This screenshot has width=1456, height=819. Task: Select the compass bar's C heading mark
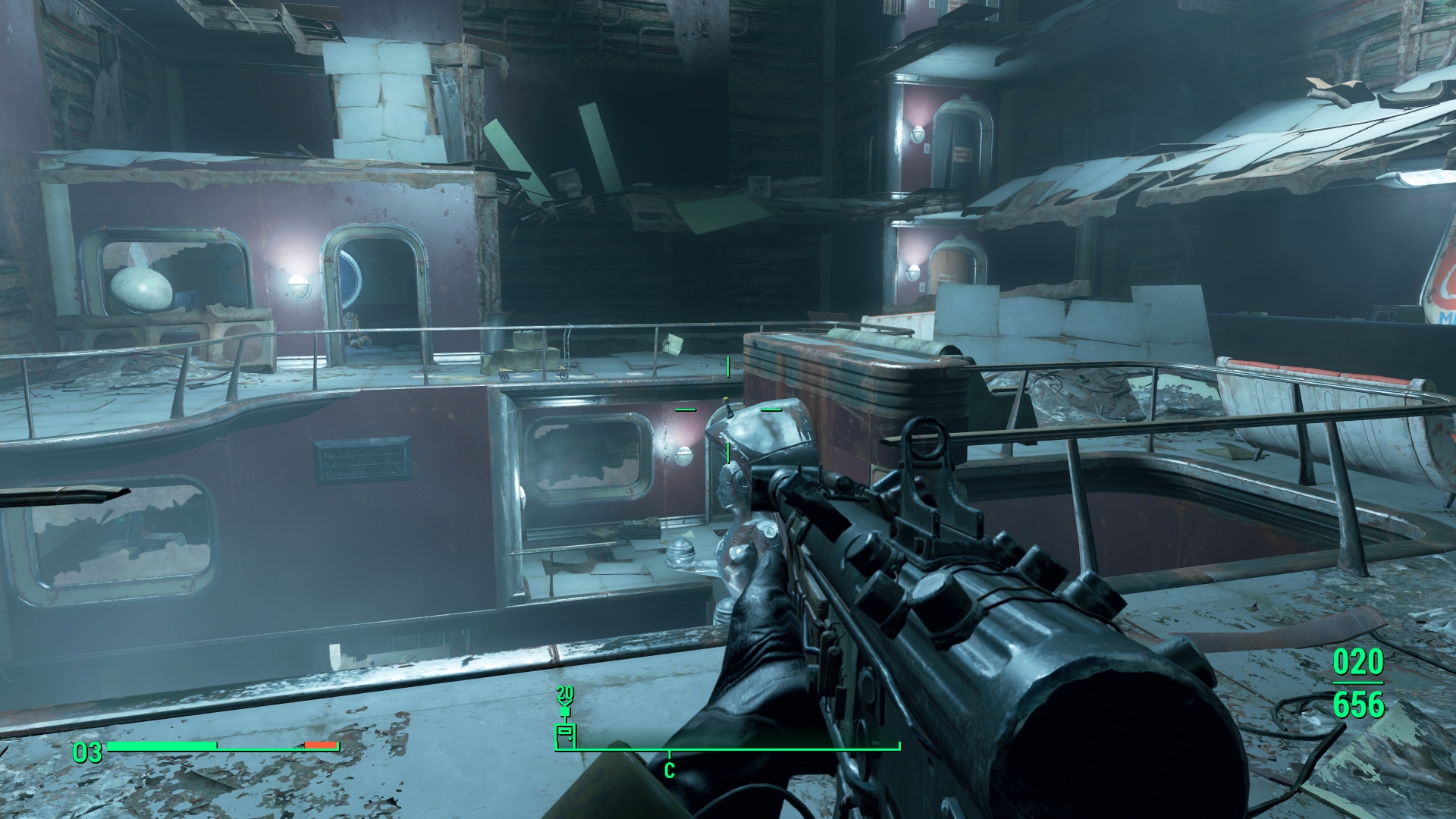(x=669, y=770)
